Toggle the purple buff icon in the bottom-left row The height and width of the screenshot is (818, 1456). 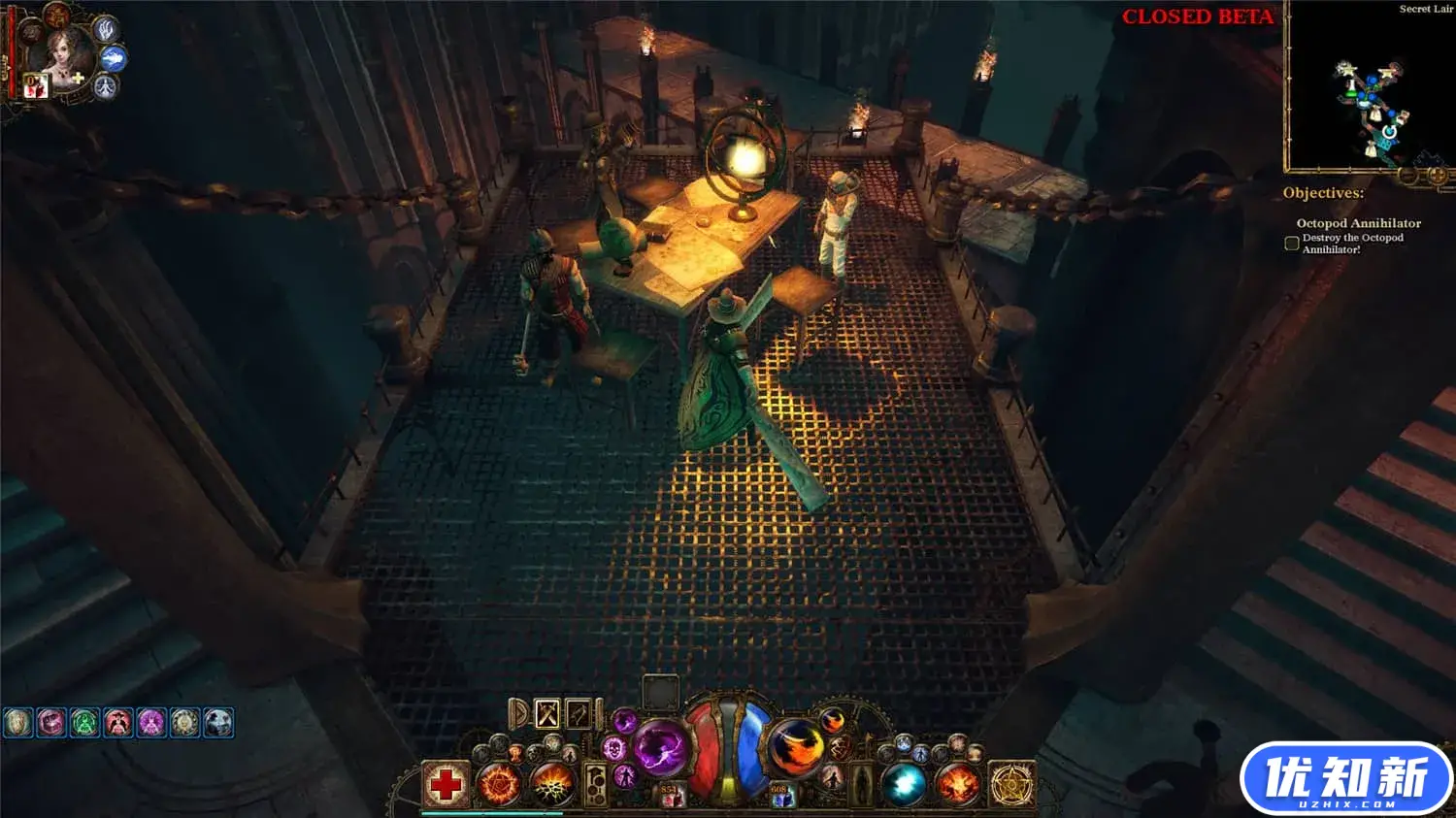[151, 722]
